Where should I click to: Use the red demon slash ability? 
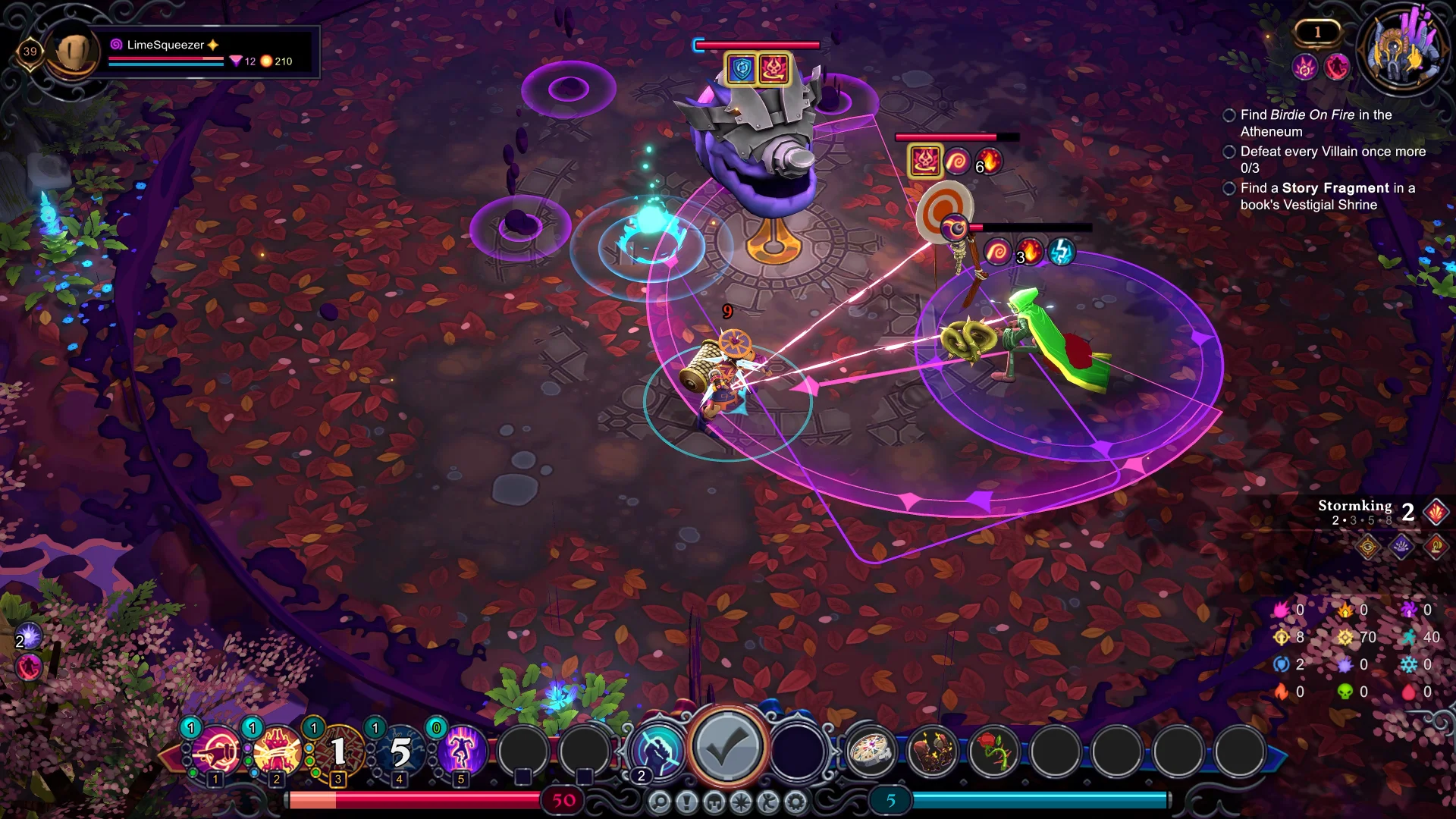pos(278,752)
